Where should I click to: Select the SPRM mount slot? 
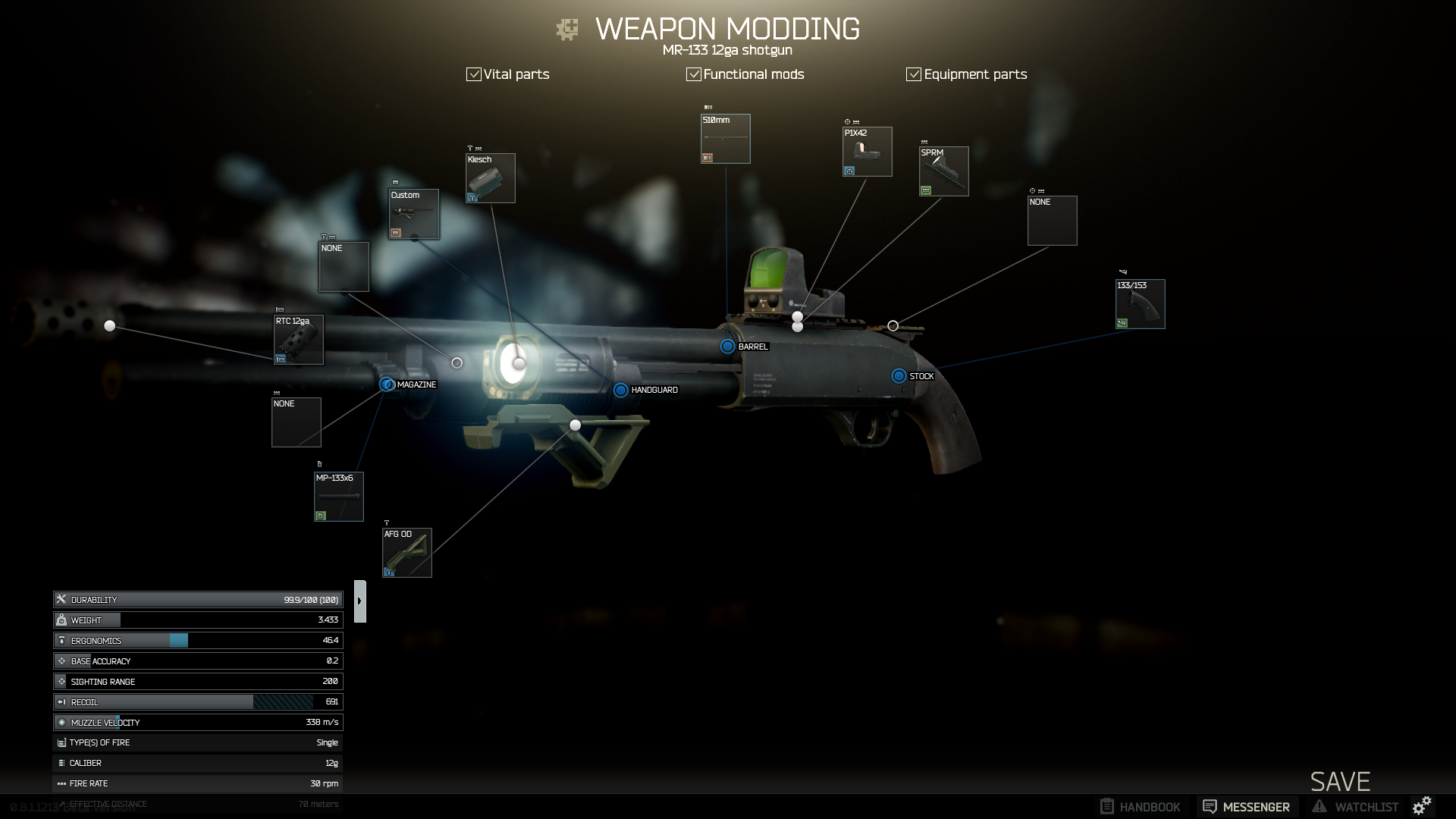pos(944,171)
